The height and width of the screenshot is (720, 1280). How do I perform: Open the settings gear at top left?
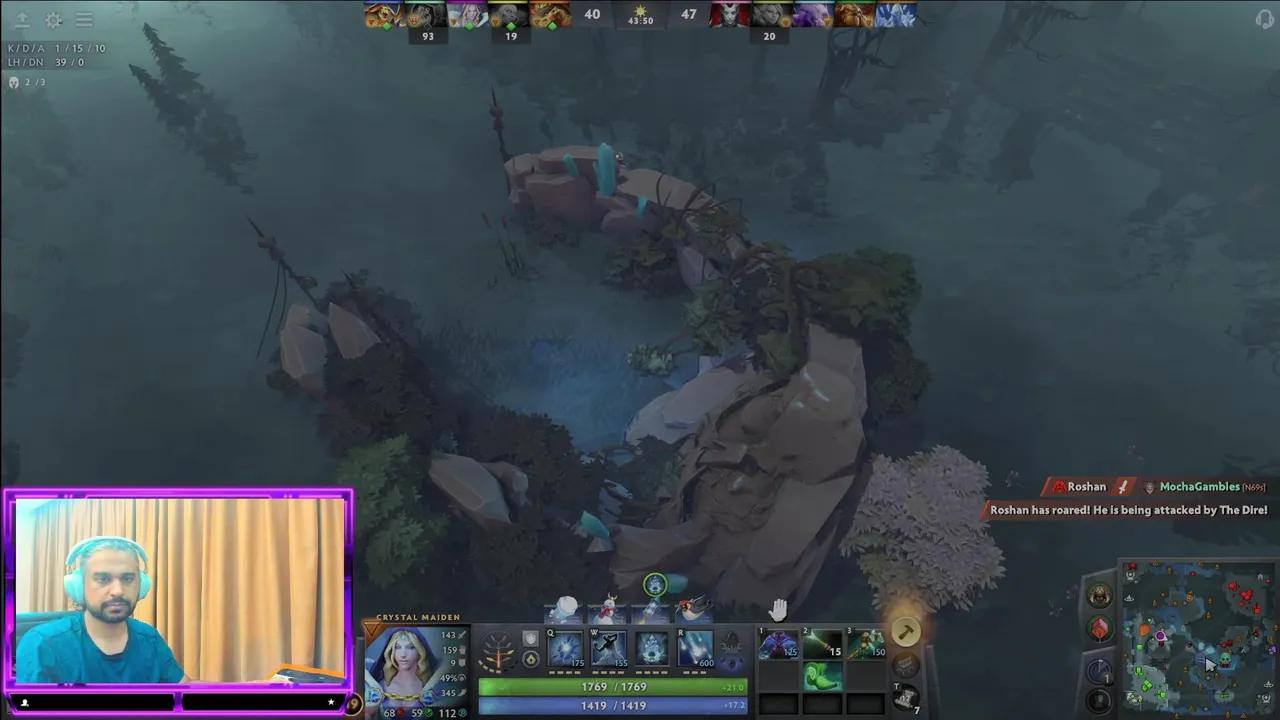click(x=53, y=20)
